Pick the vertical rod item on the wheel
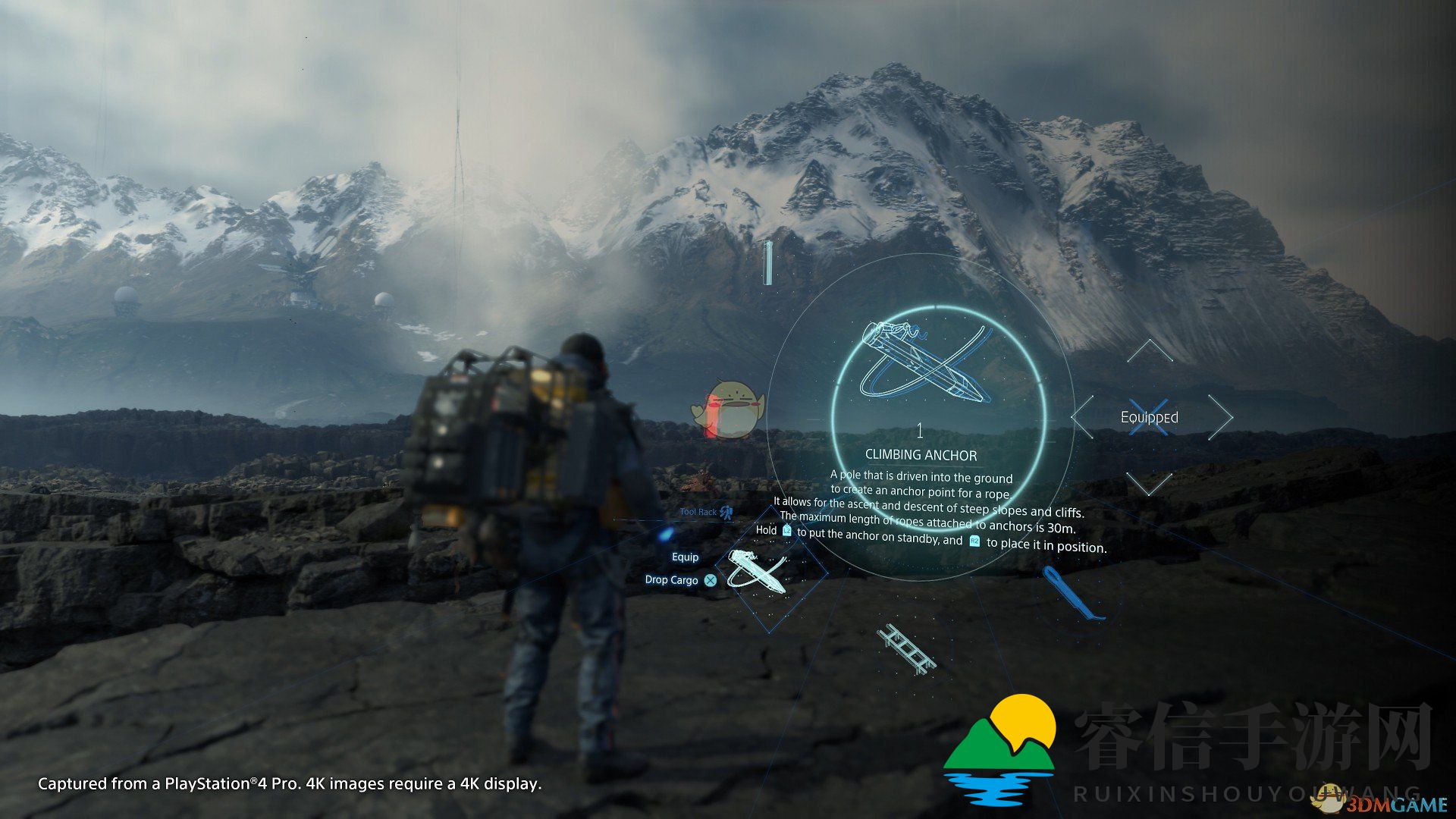This screenshot has height=819, width=1456. tap(767, 262)
